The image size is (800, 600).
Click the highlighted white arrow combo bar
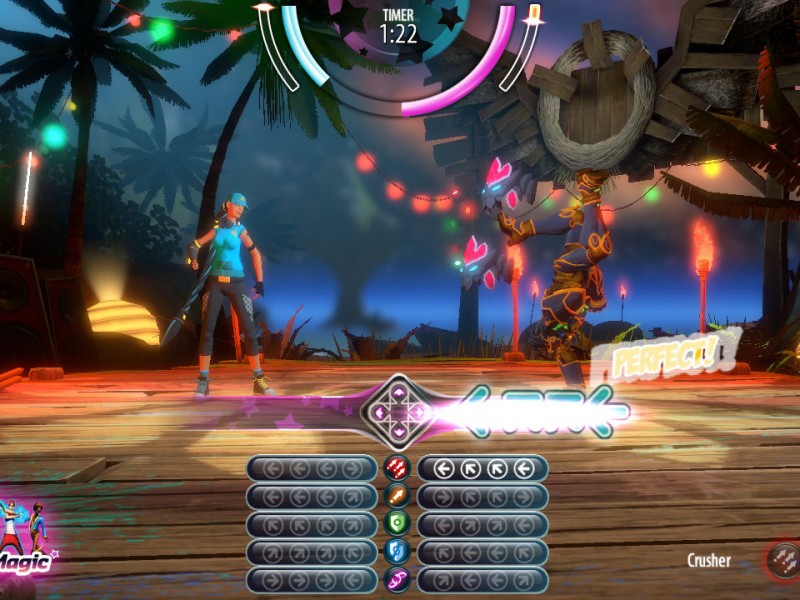point(483,468)
